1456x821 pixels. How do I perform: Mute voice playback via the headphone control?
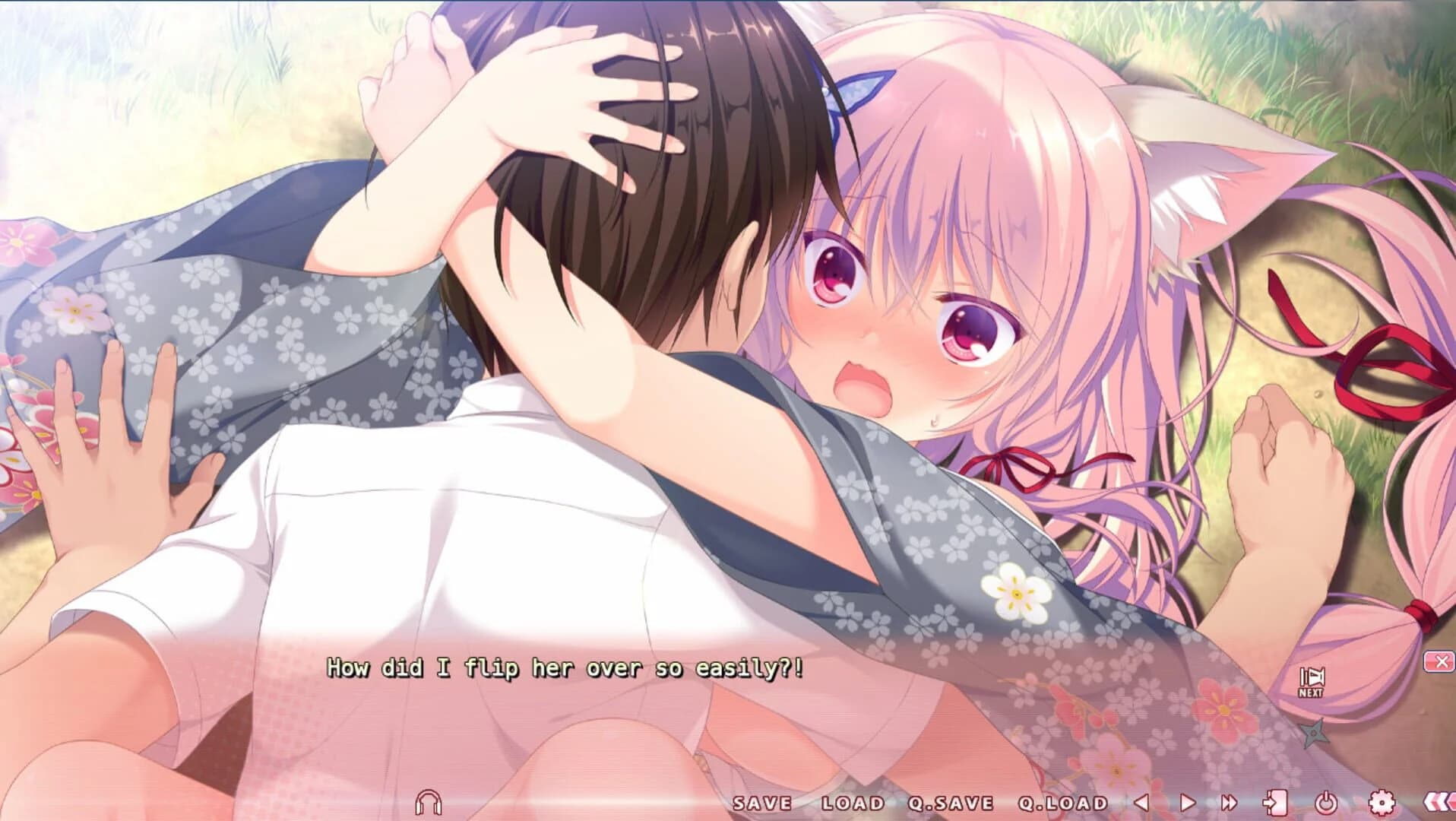point(429,800)
